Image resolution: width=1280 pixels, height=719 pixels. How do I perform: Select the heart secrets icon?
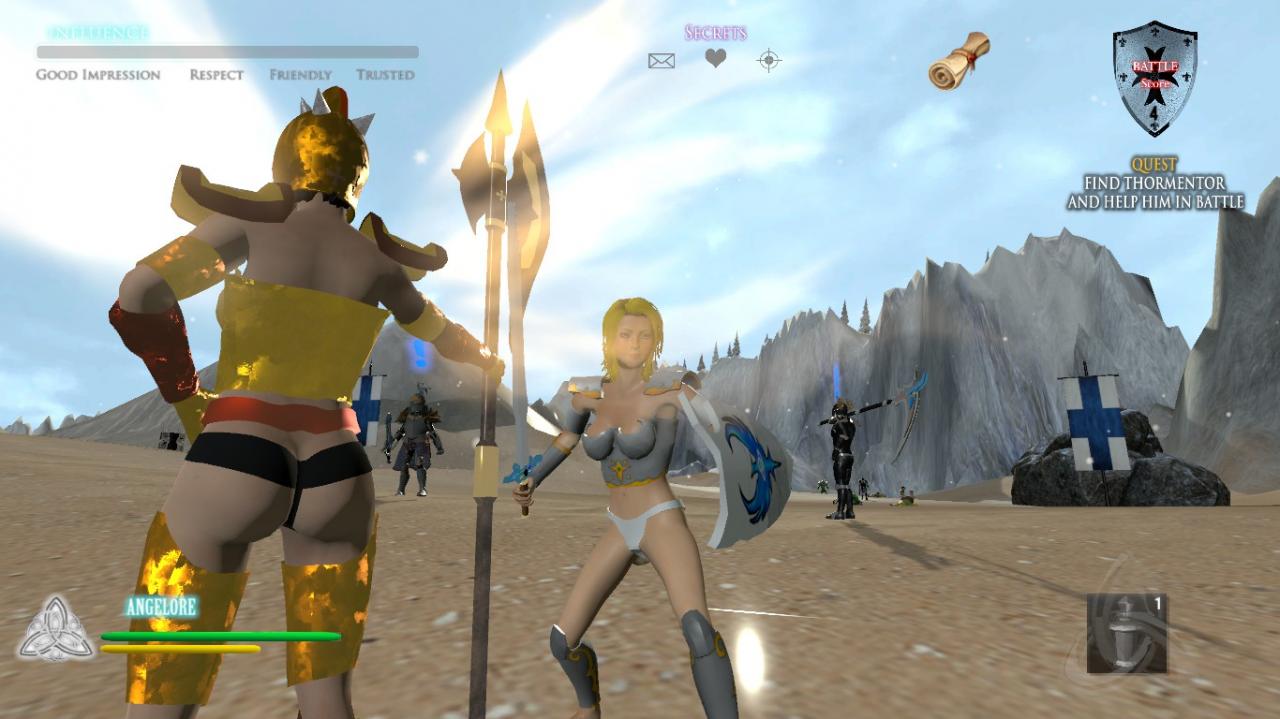[x=715, y=59]
